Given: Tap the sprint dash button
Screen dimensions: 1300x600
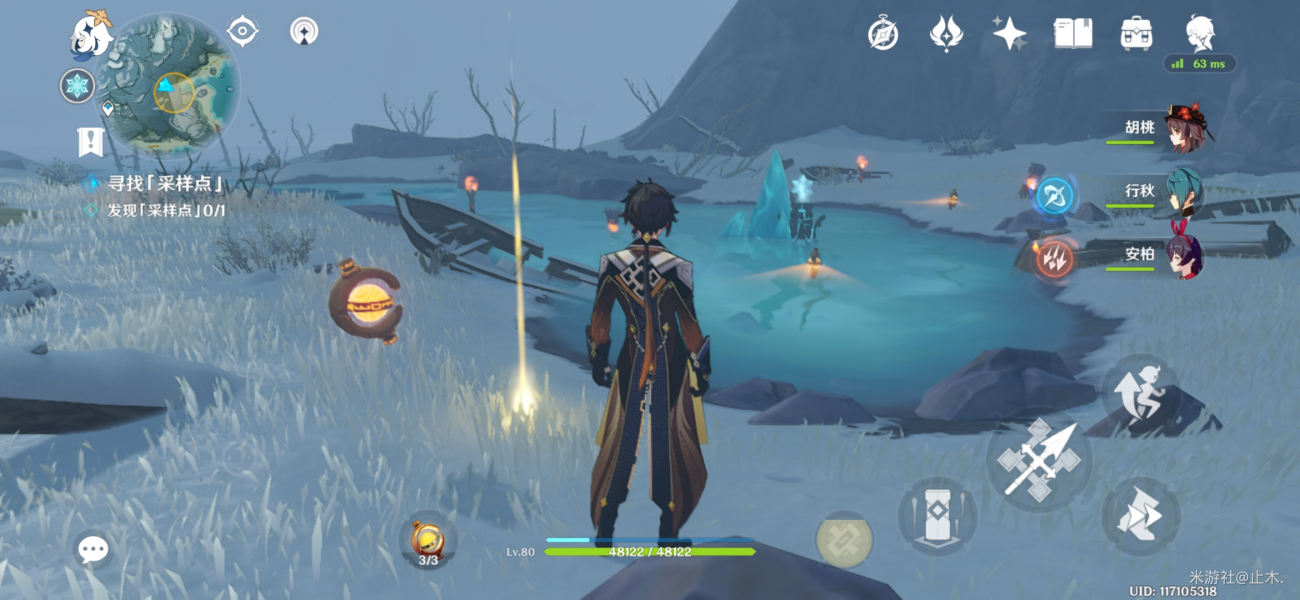Looking at the screenshot, I should (x=1140, y=516).
